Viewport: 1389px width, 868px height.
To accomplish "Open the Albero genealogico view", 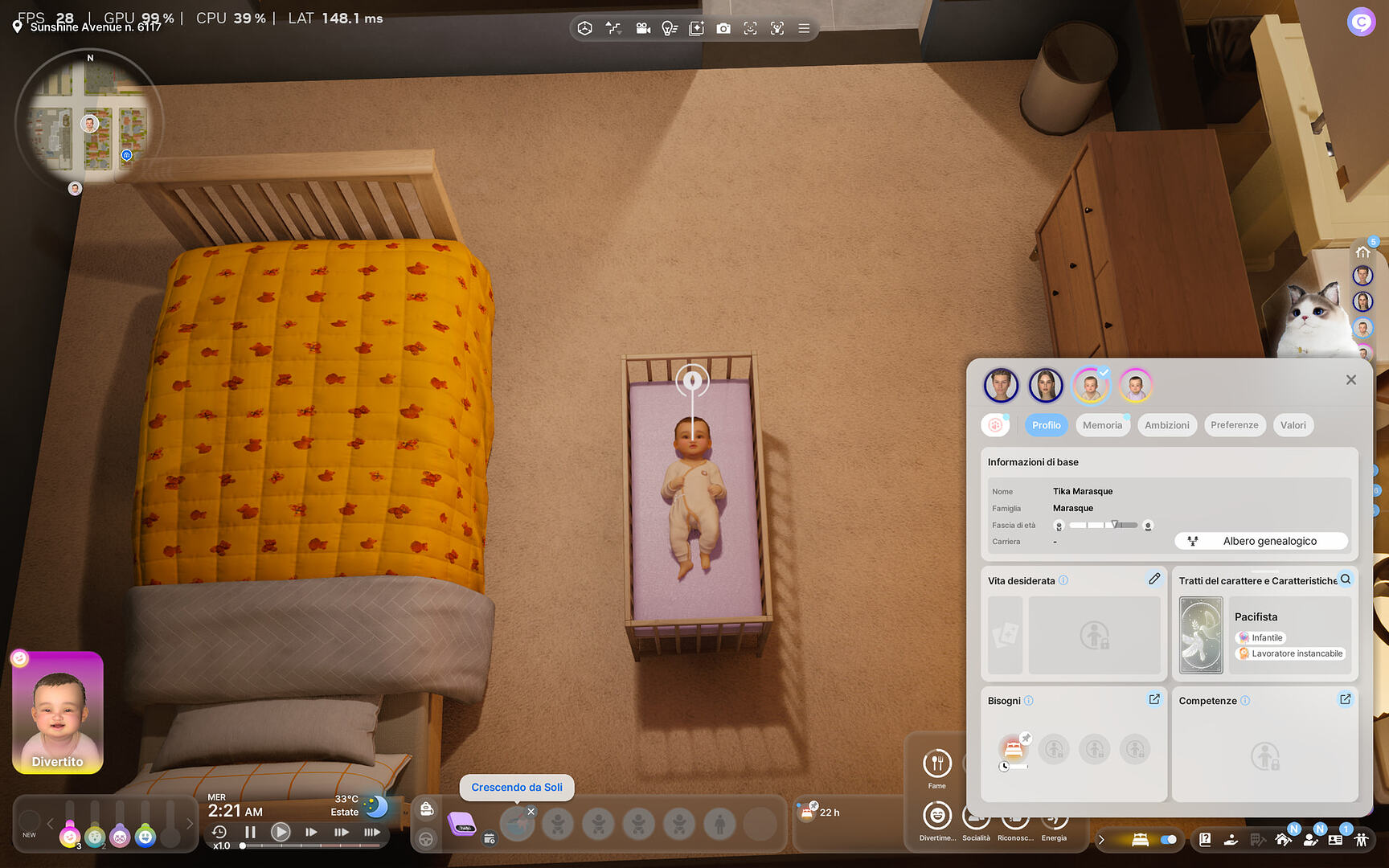I will pos(1260,541).
